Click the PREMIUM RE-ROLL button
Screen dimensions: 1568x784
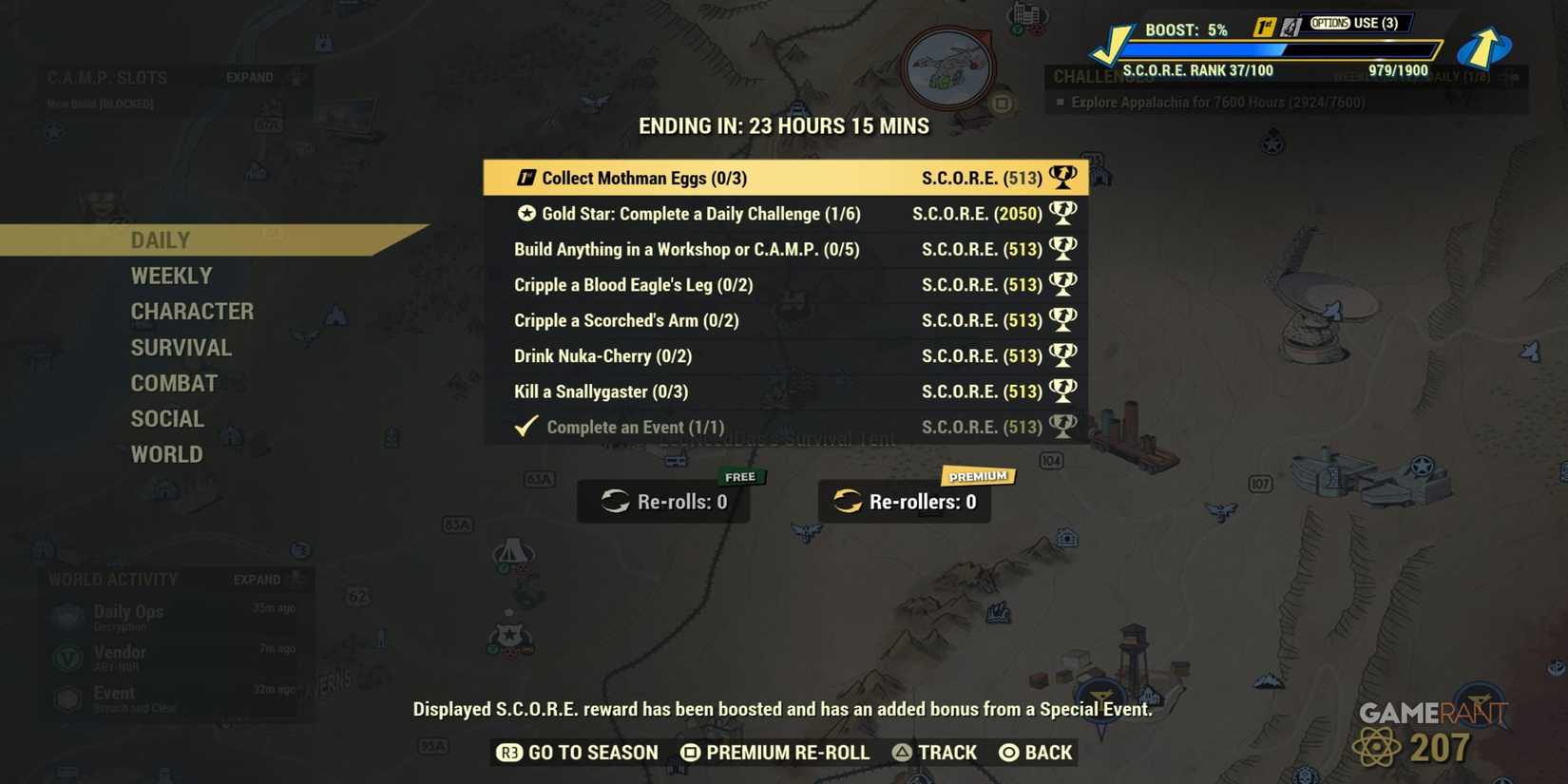pos(775,752)
